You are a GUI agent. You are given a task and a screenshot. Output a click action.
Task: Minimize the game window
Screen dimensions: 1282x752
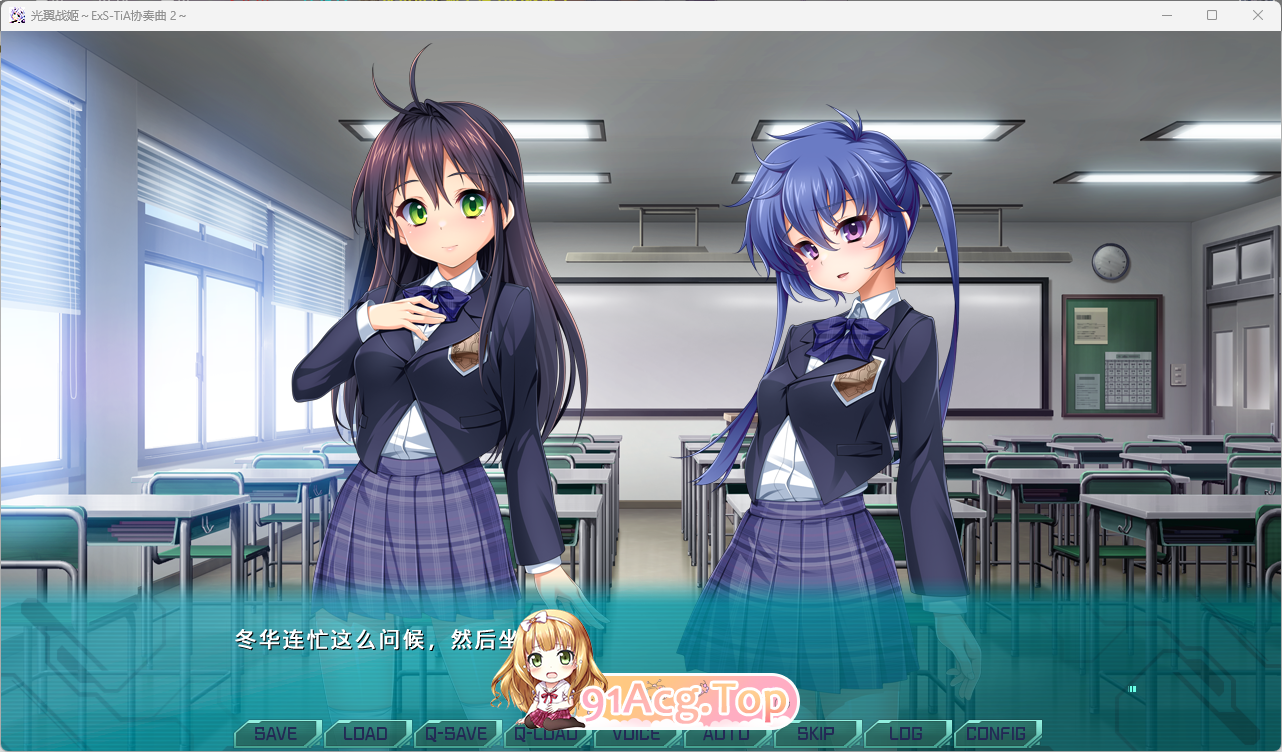pyautogui.click(x=1166, y=15)
